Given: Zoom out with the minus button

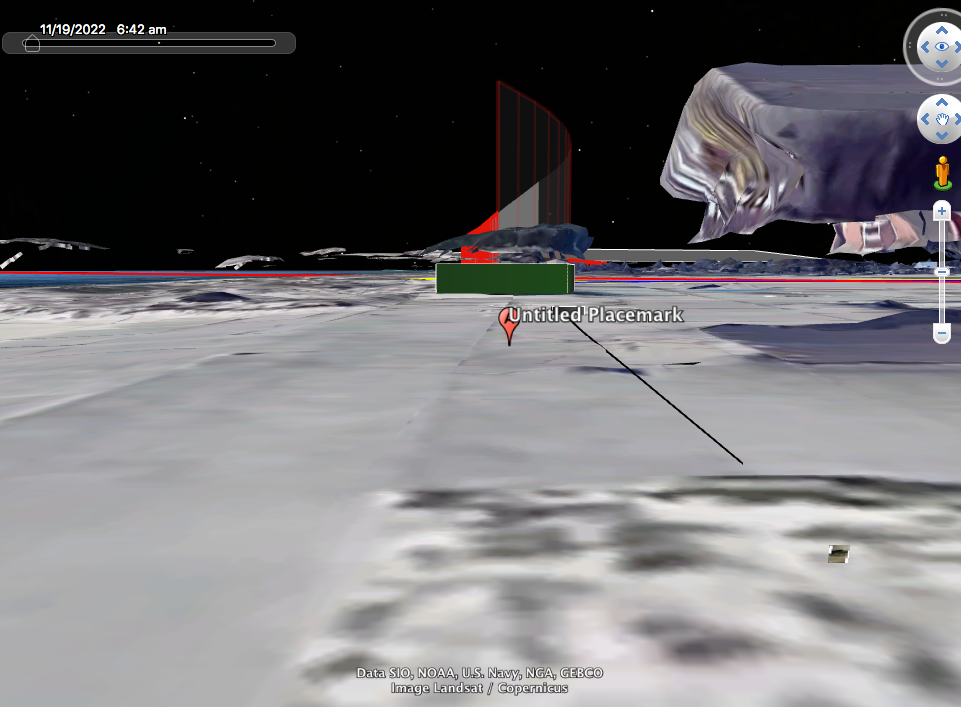Looking at the screenshot, I should (942, 332).
